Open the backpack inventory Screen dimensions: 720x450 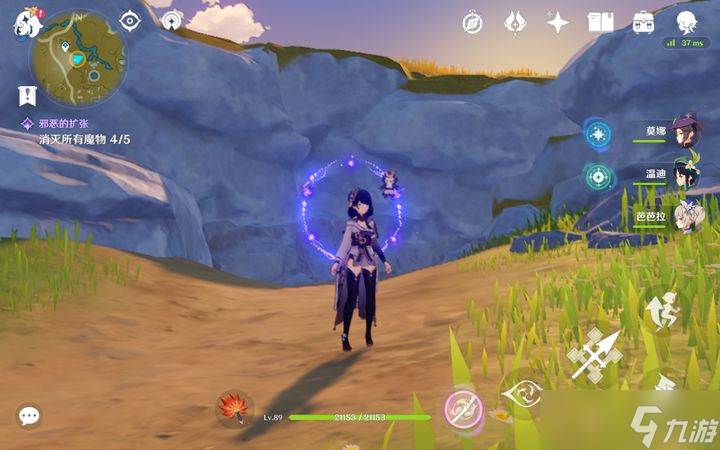click(x=643, y=22)
